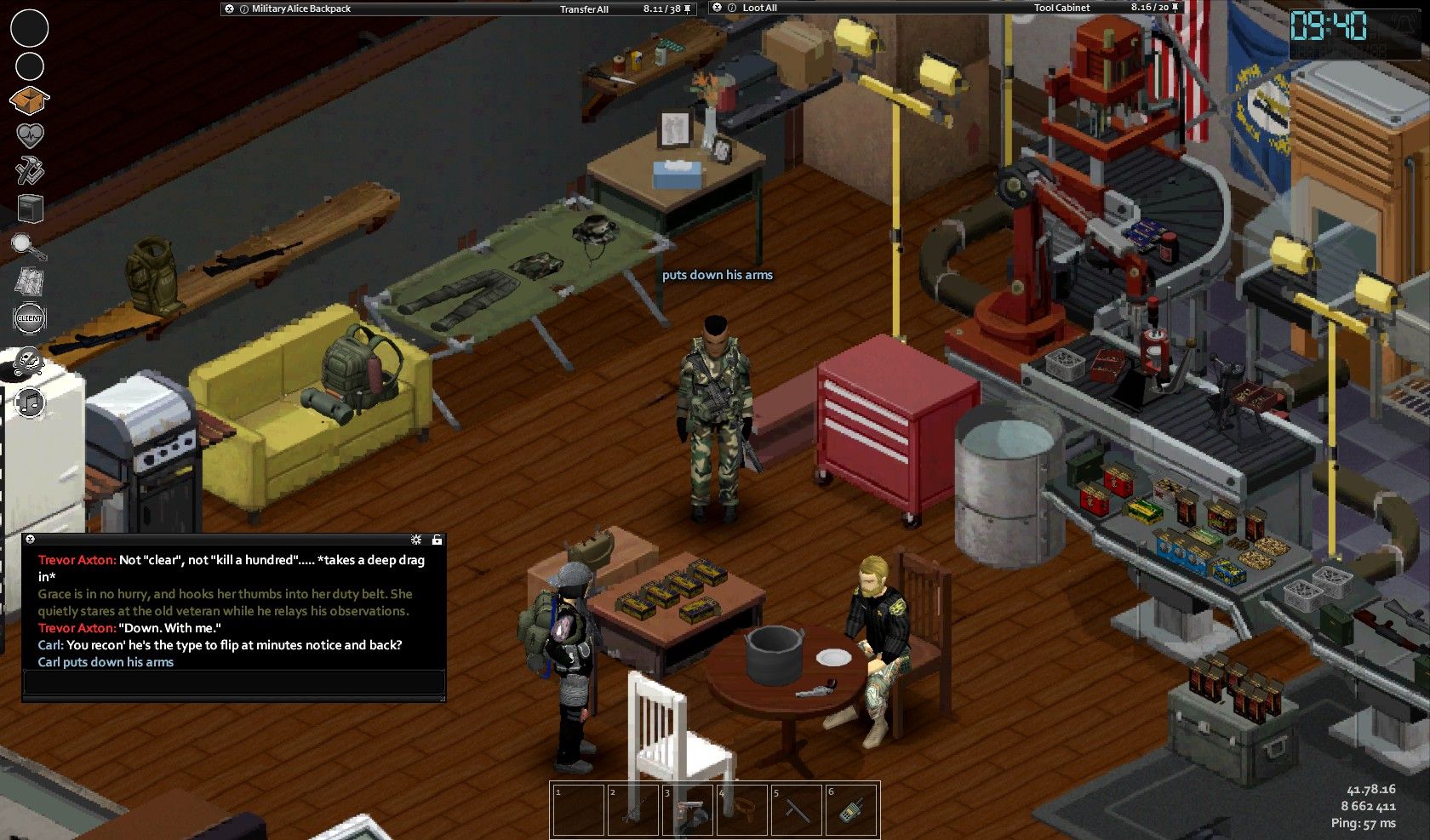Select the rifle in hotbar slot 2
1430x840 pixels.
pos(632,809)
